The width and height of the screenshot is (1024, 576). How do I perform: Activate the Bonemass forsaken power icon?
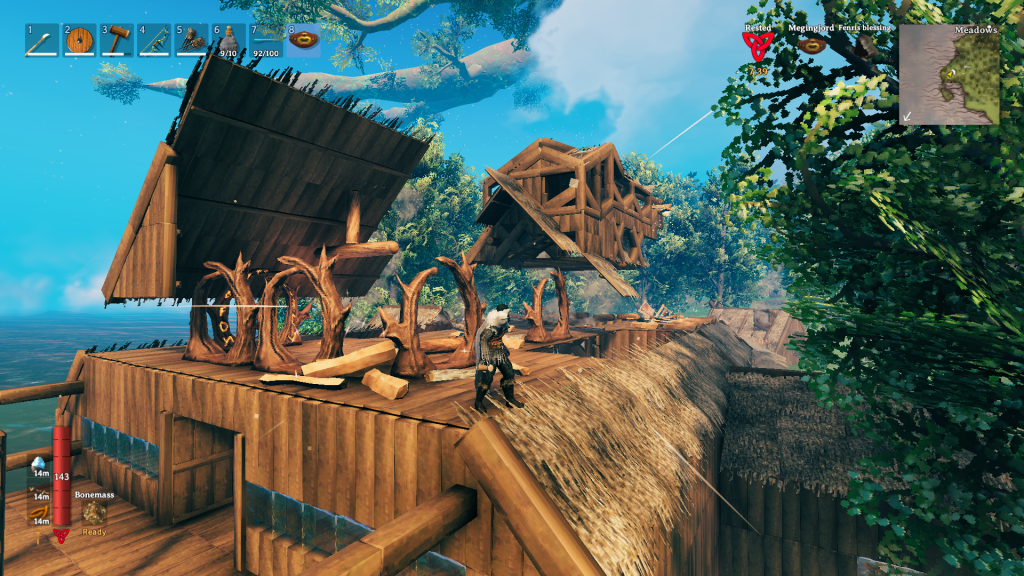pos(94,512)
